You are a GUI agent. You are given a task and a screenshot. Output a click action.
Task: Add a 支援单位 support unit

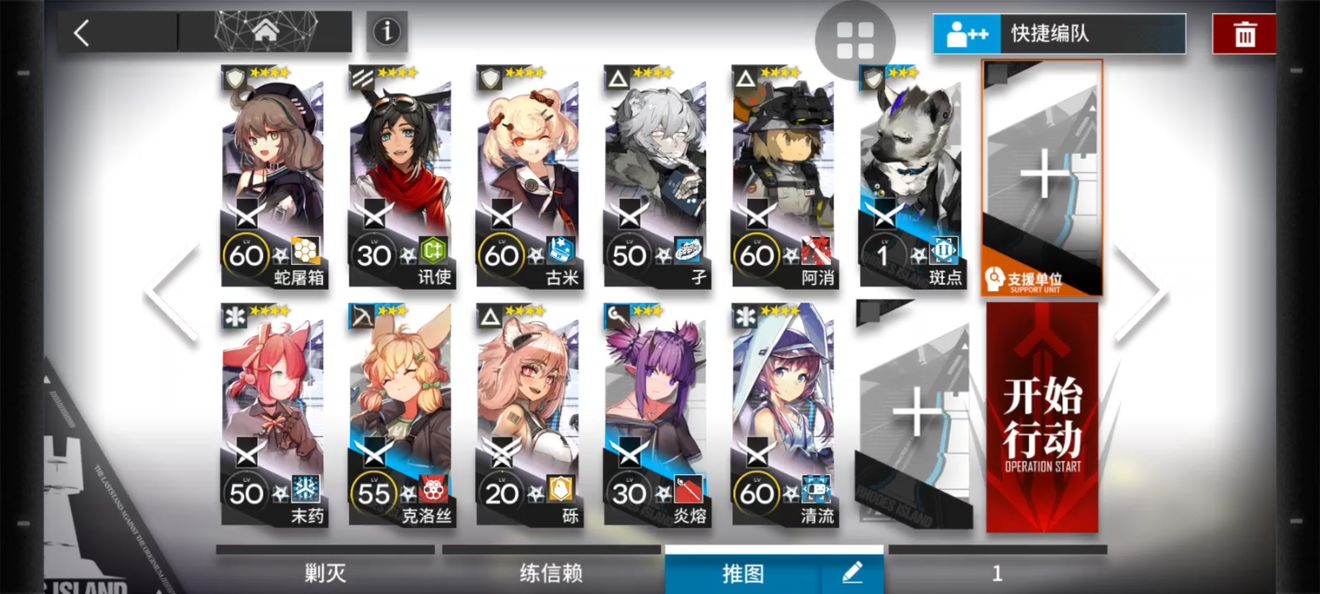point(1043,177)
